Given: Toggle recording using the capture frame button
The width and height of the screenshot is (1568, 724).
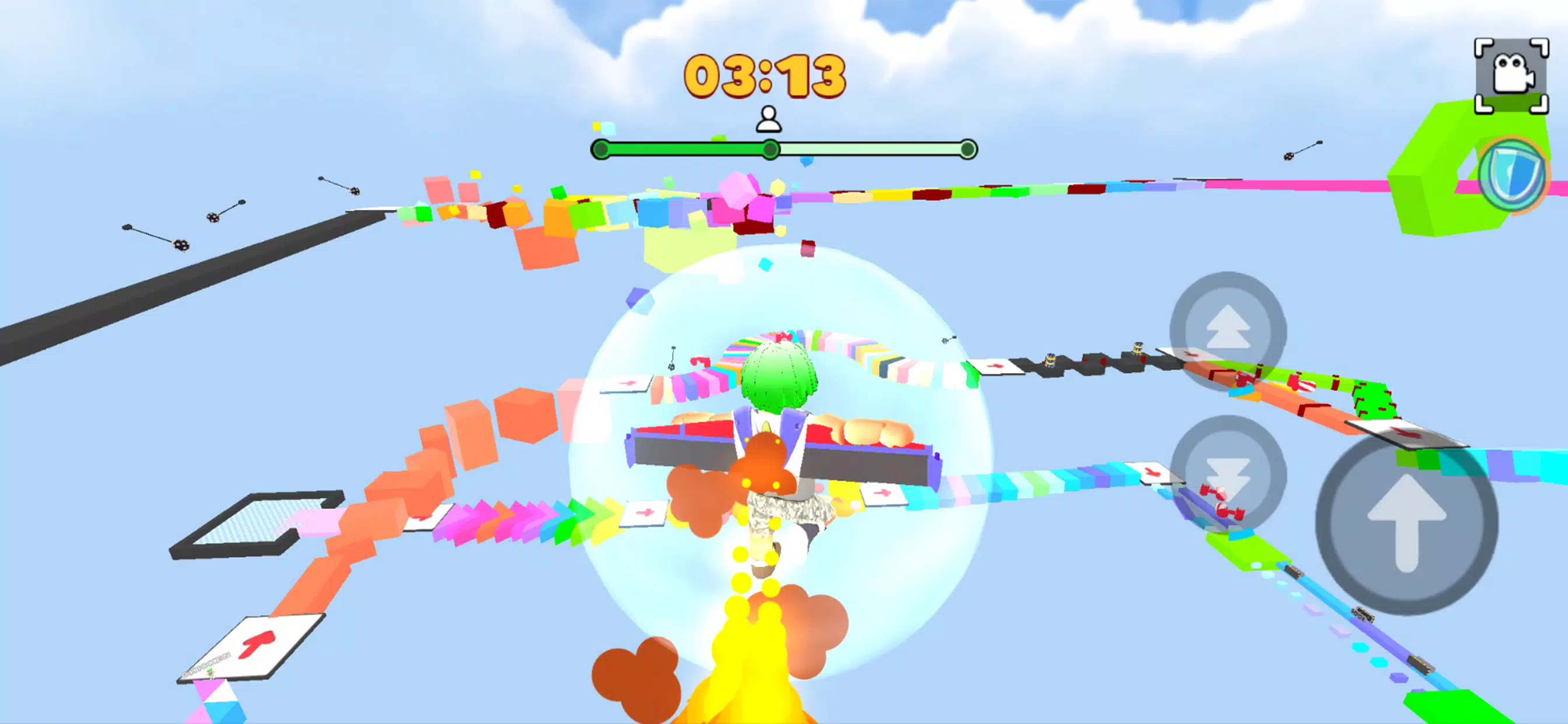Looking at the screenshot, I should (1514, 72).
